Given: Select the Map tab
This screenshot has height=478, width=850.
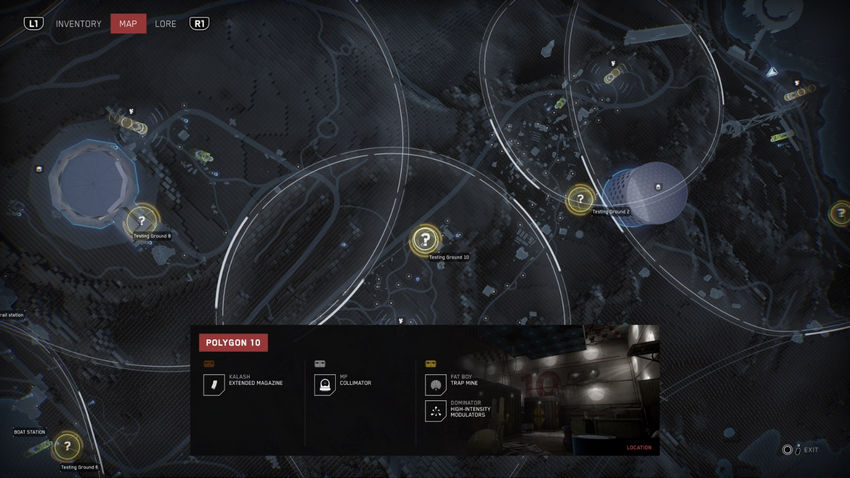Looking at the screenshot, I should pos(128,24).
